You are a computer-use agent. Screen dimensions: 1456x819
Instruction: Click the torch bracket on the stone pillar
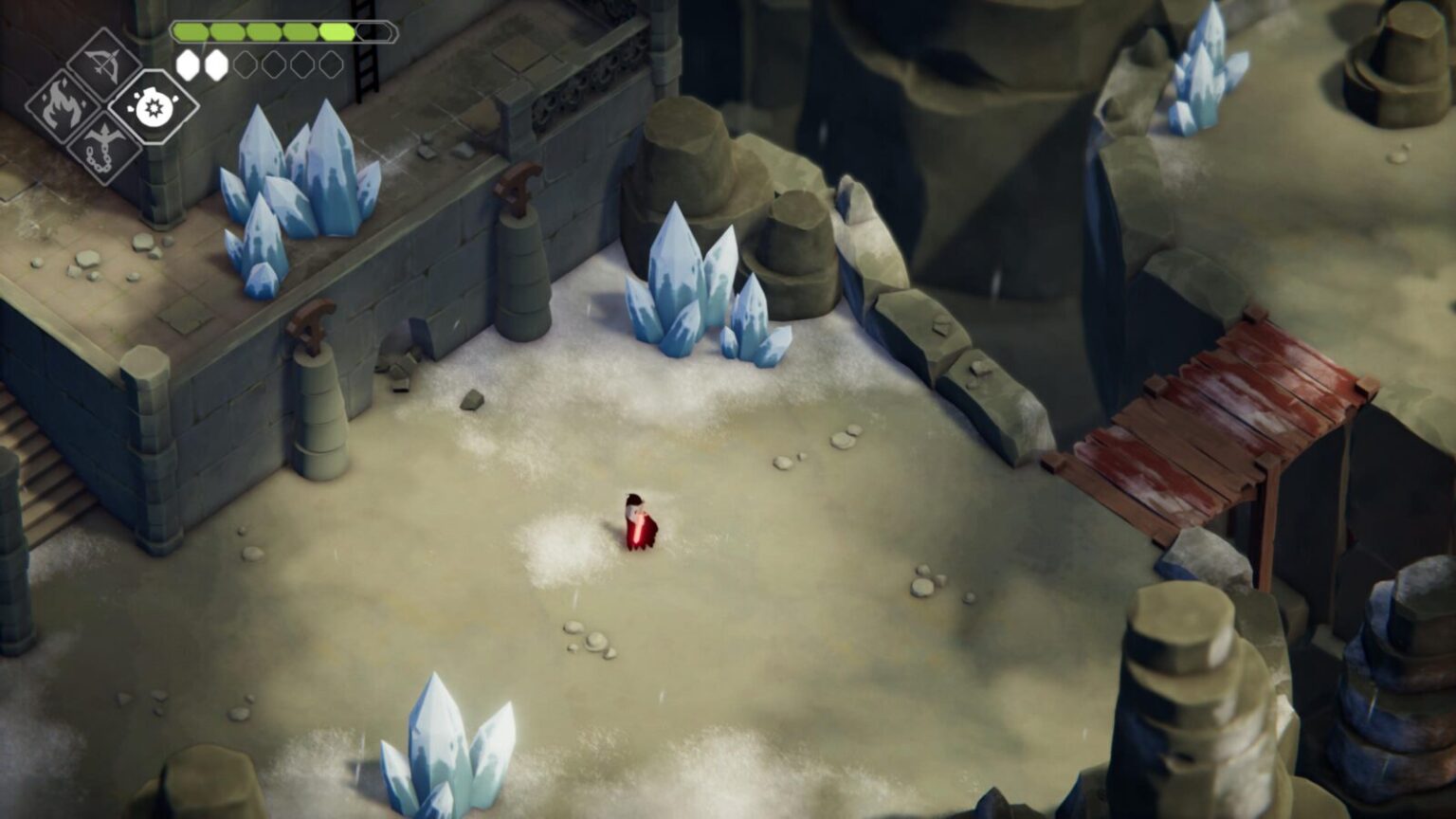(517, 185)
